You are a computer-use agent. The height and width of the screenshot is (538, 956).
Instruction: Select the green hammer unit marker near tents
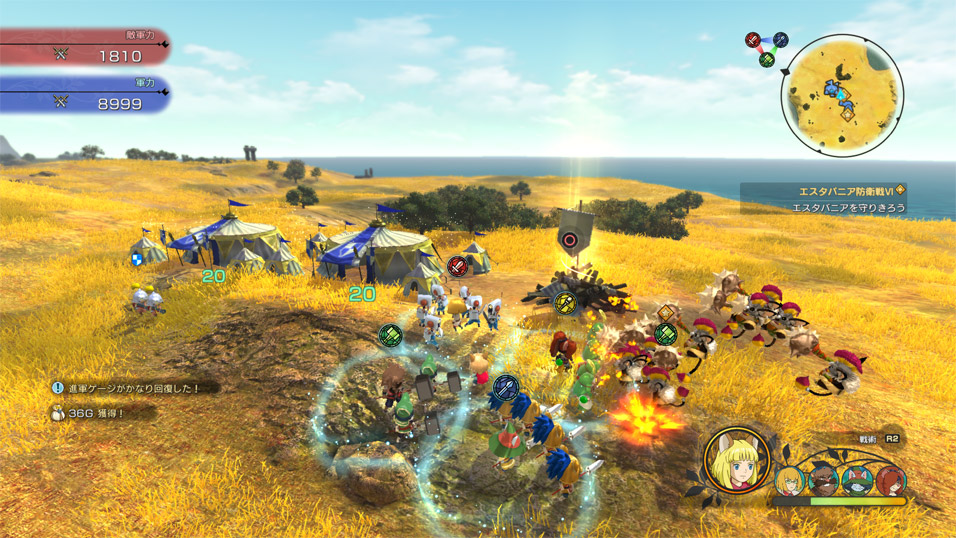390,335
